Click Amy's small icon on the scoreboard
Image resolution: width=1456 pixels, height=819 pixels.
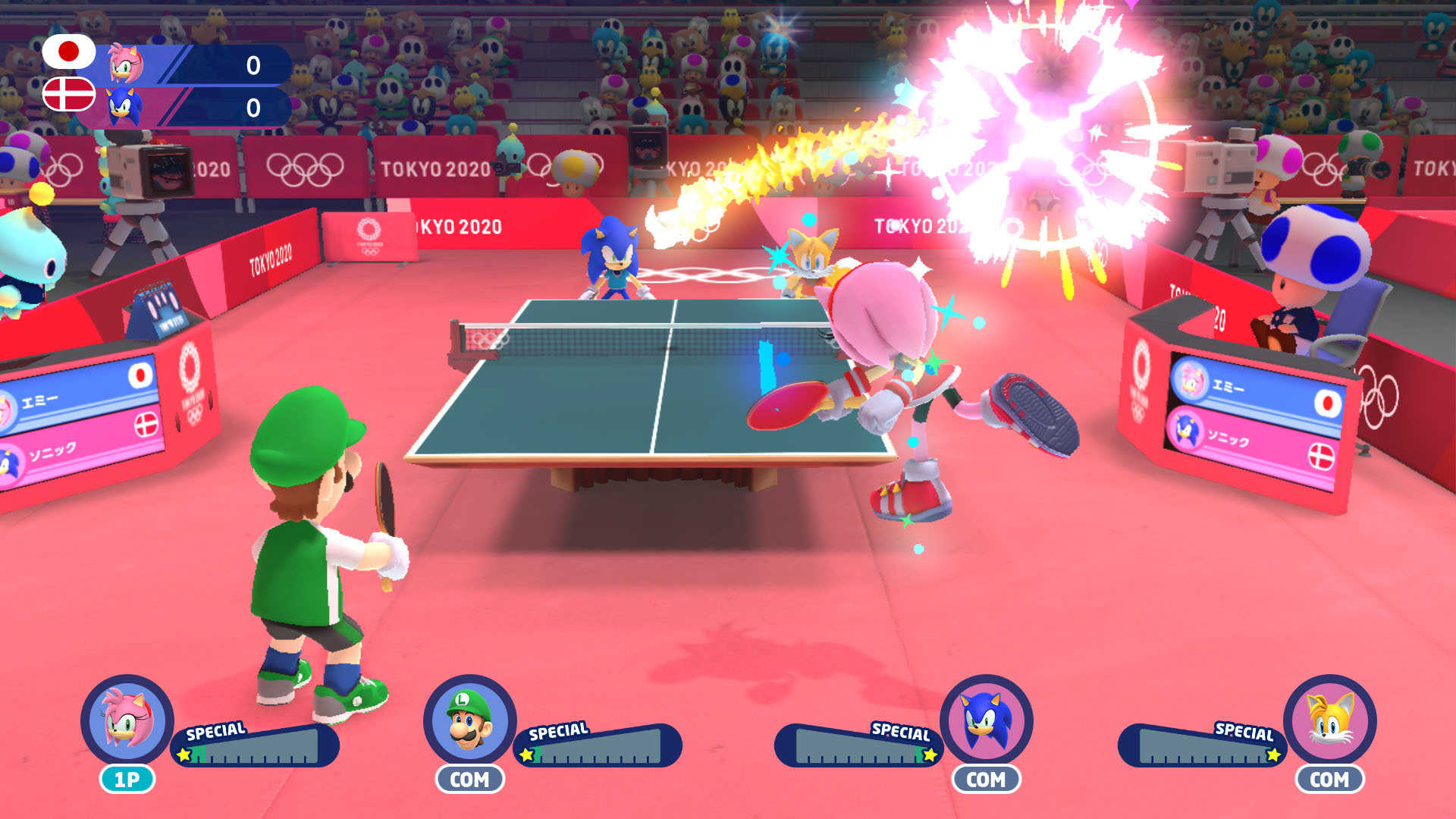click(x=124, y=64)
